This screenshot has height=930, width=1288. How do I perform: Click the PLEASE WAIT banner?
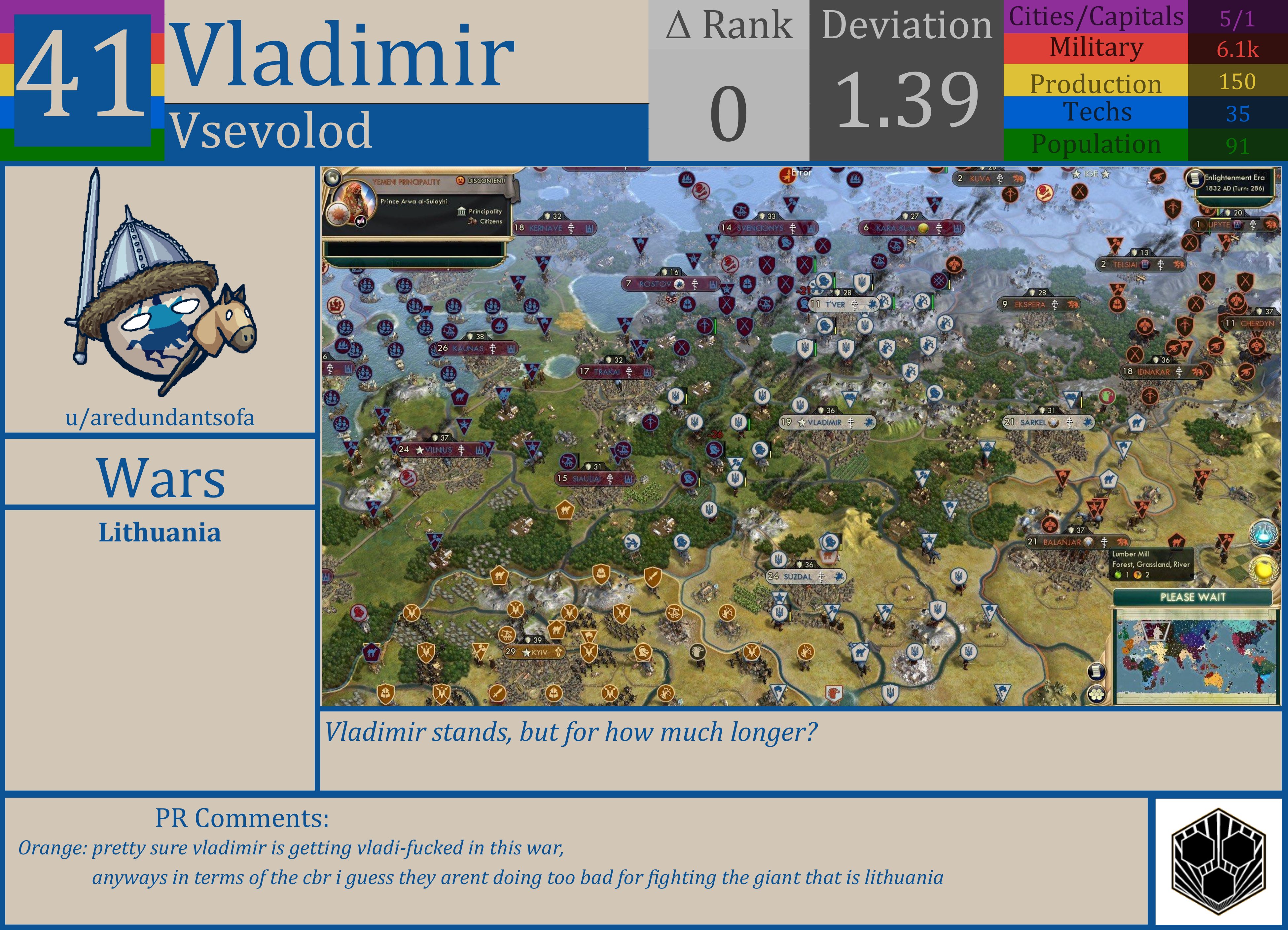[x=1193, y=597]
